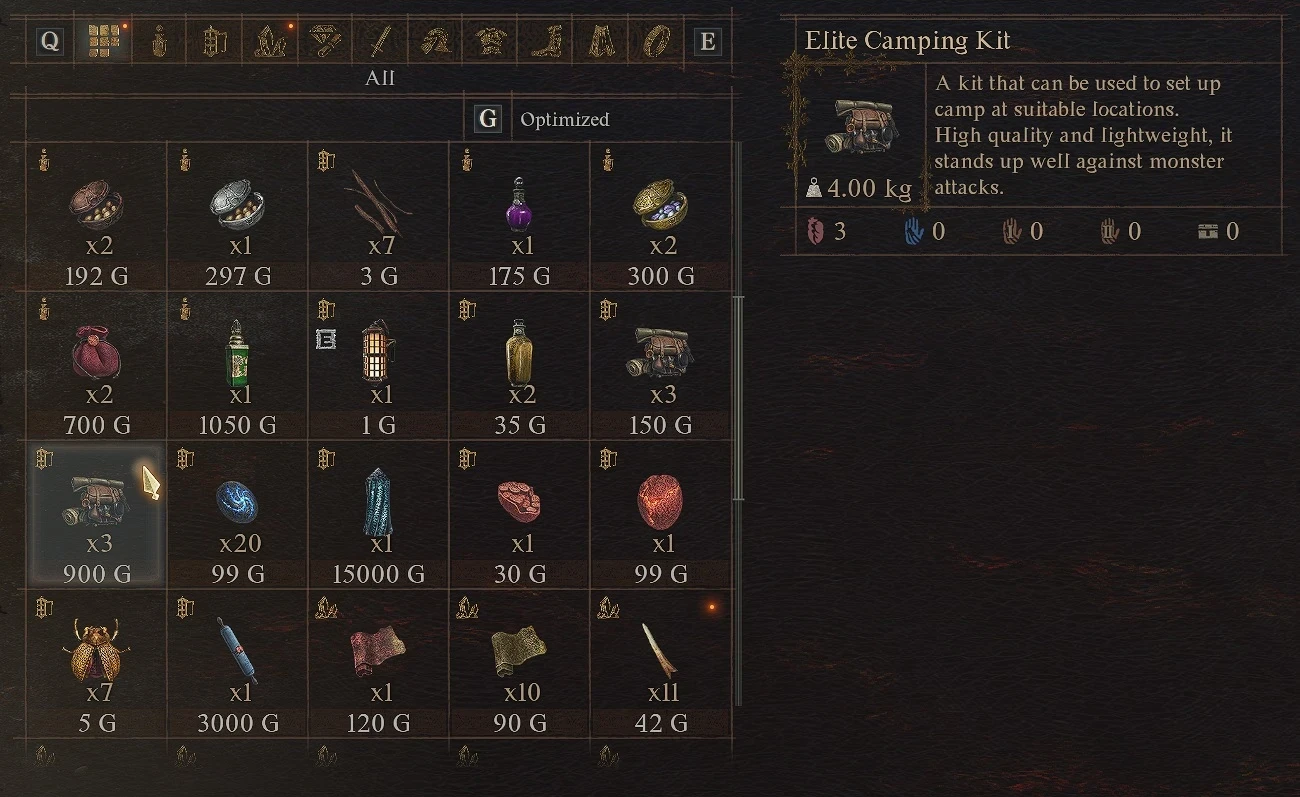Open the gem valuables category icon
Viewport: 1300px width, 797px height.
pyautogui.click(x=321, y=42)
